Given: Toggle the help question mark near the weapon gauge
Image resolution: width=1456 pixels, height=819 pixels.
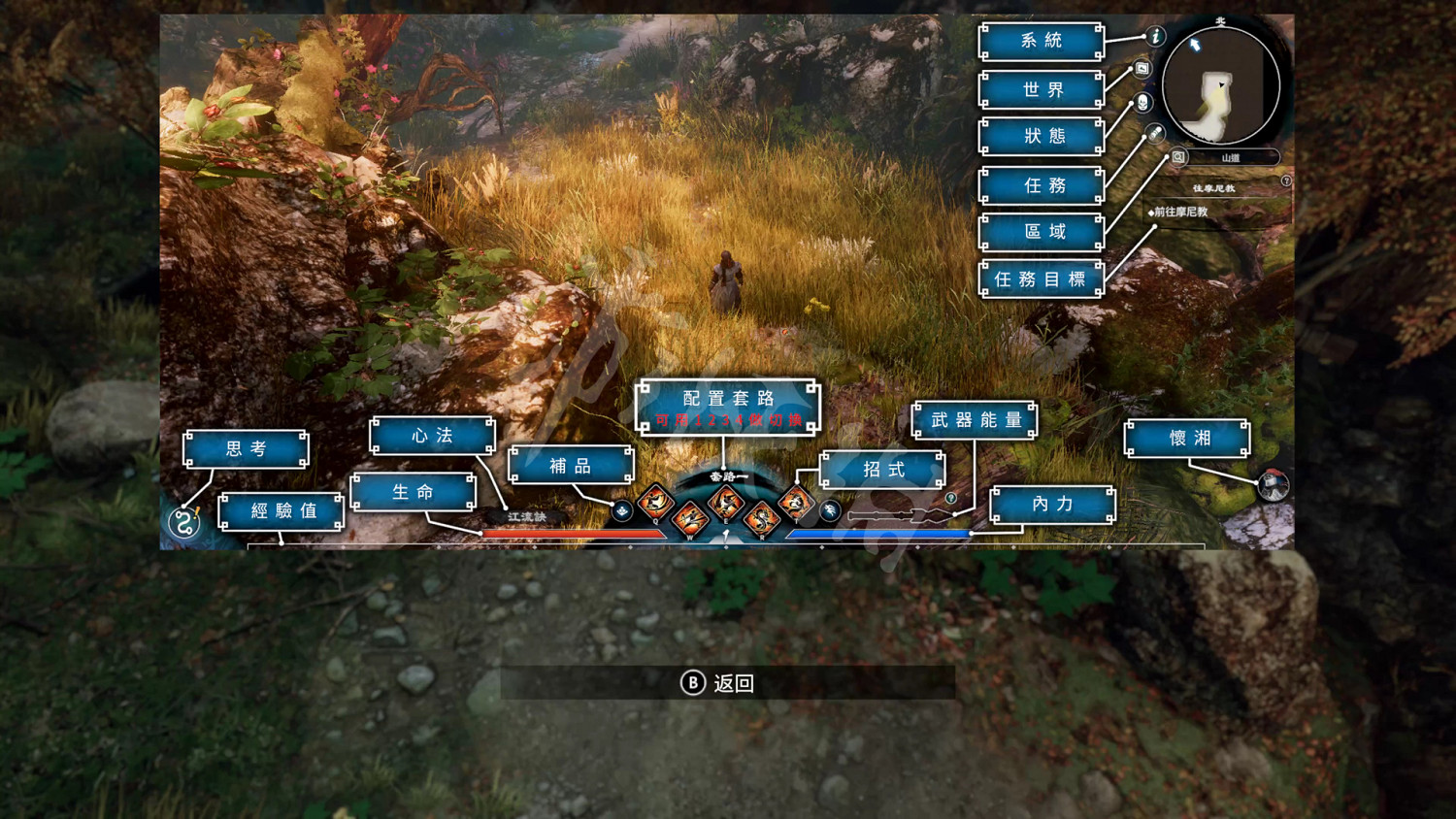Looking at the screenshot, I should click(950, 499).
